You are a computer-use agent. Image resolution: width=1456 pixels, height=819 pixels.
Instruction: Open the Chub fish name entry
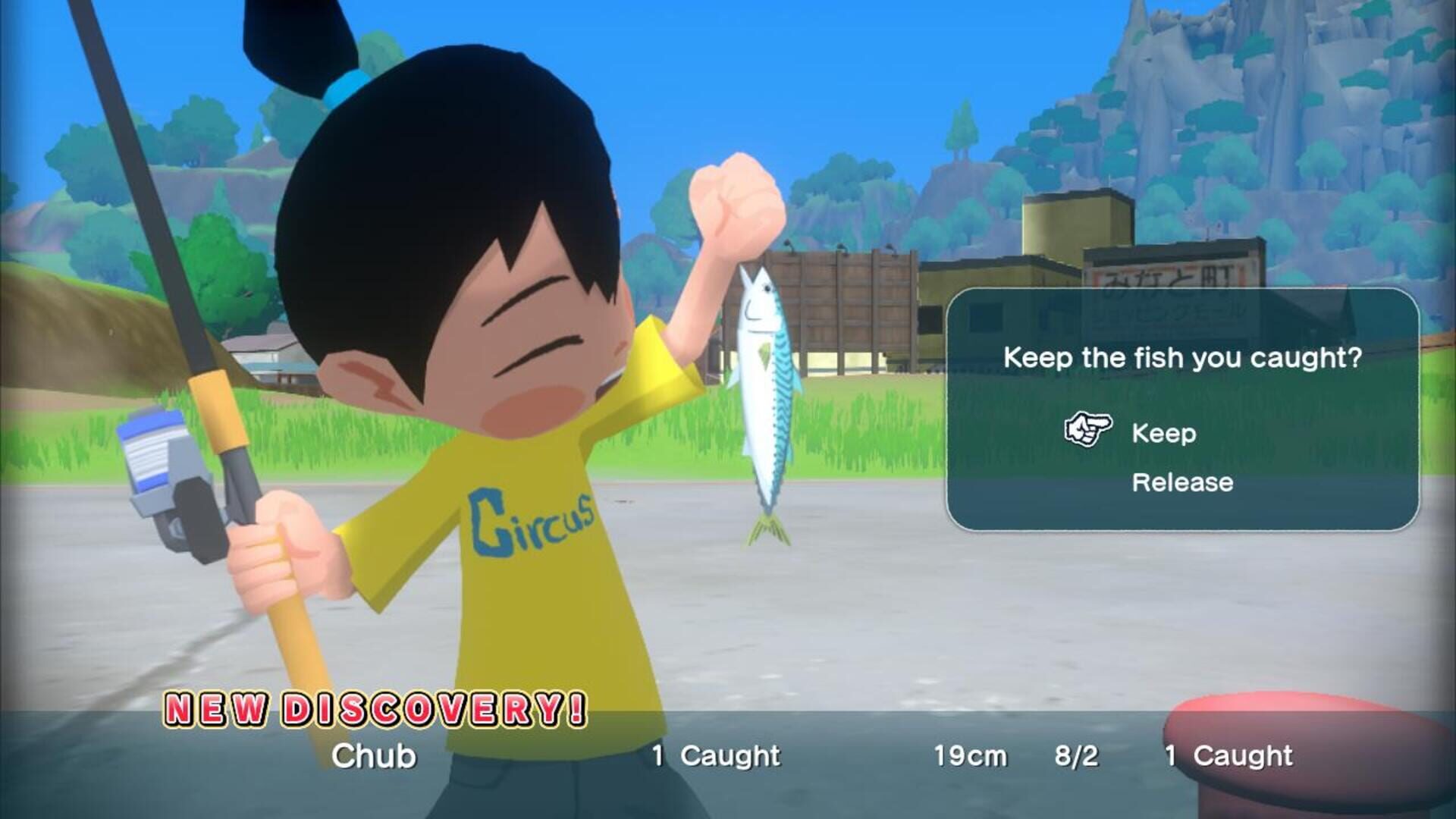coord(374,755)
